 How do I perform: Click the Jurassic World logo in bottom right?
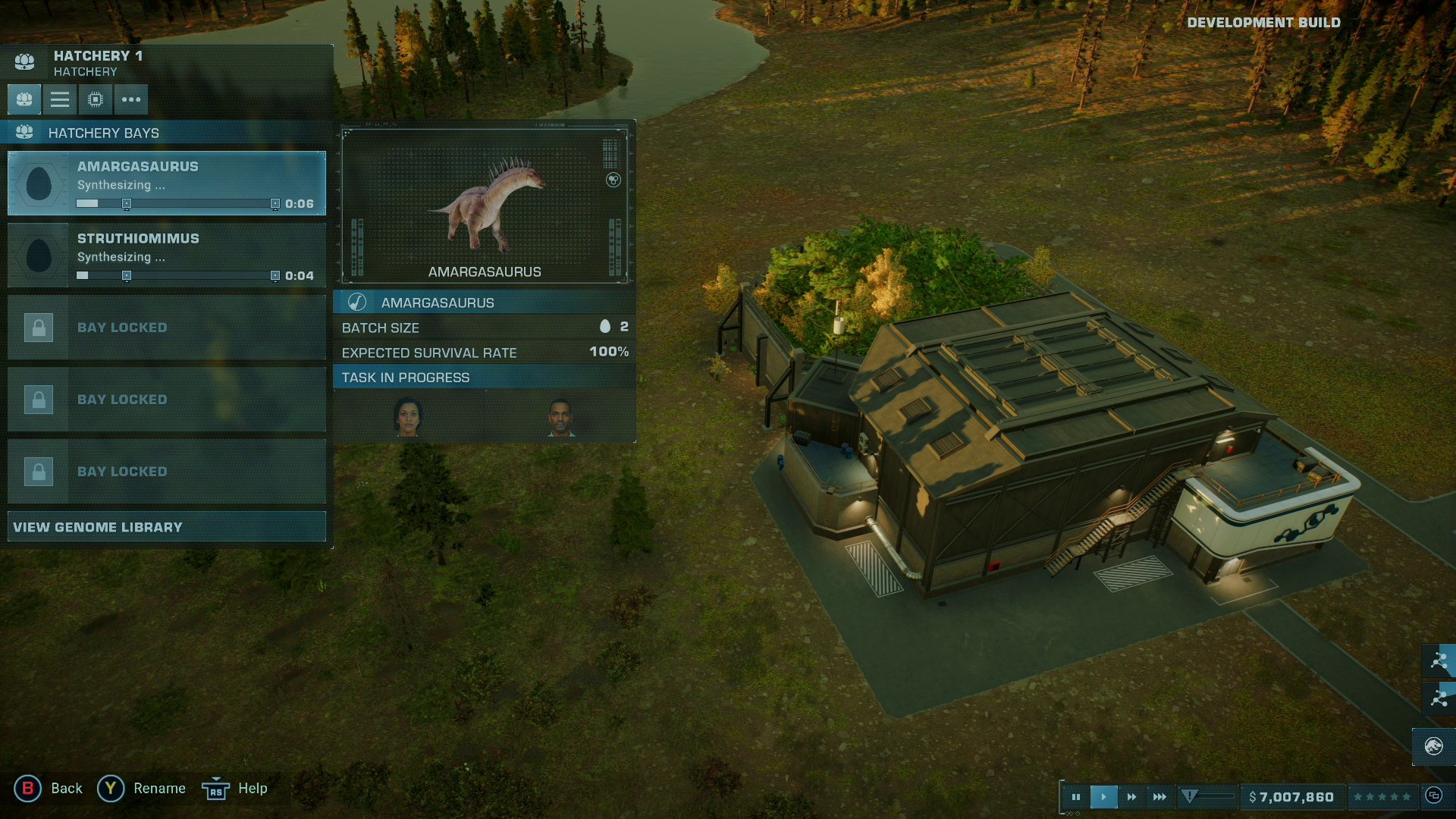coord(1434,745)
